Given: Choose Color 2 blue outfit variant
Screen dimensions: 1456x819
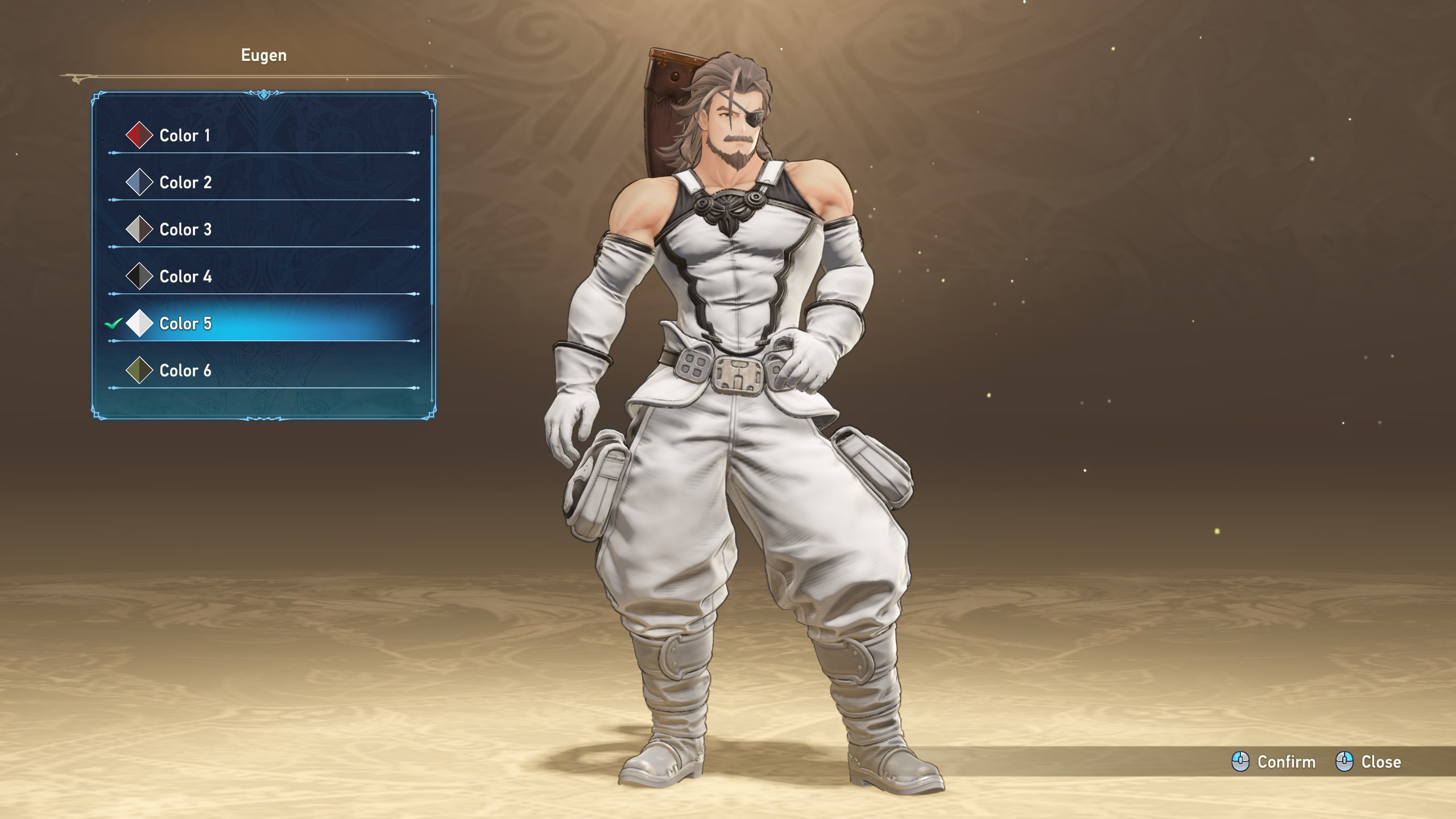Looking at the screenshot, I should click(x=185, y=183).
